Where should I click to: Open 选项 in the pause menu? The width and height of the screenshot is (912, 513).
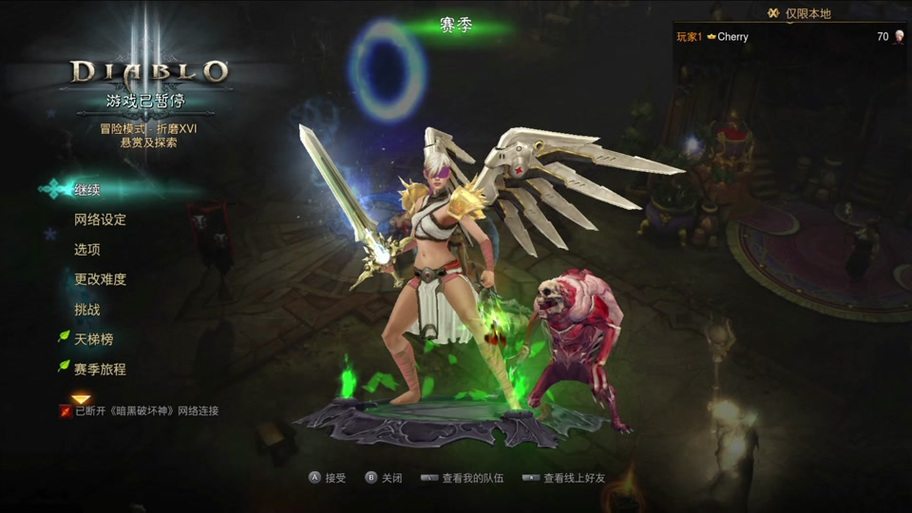point(87,250)
